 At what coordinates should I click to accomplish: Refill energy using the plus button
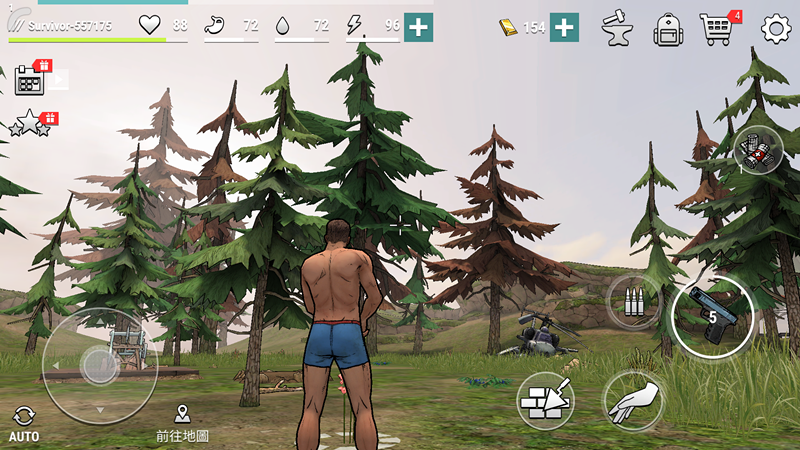[418, 27]
